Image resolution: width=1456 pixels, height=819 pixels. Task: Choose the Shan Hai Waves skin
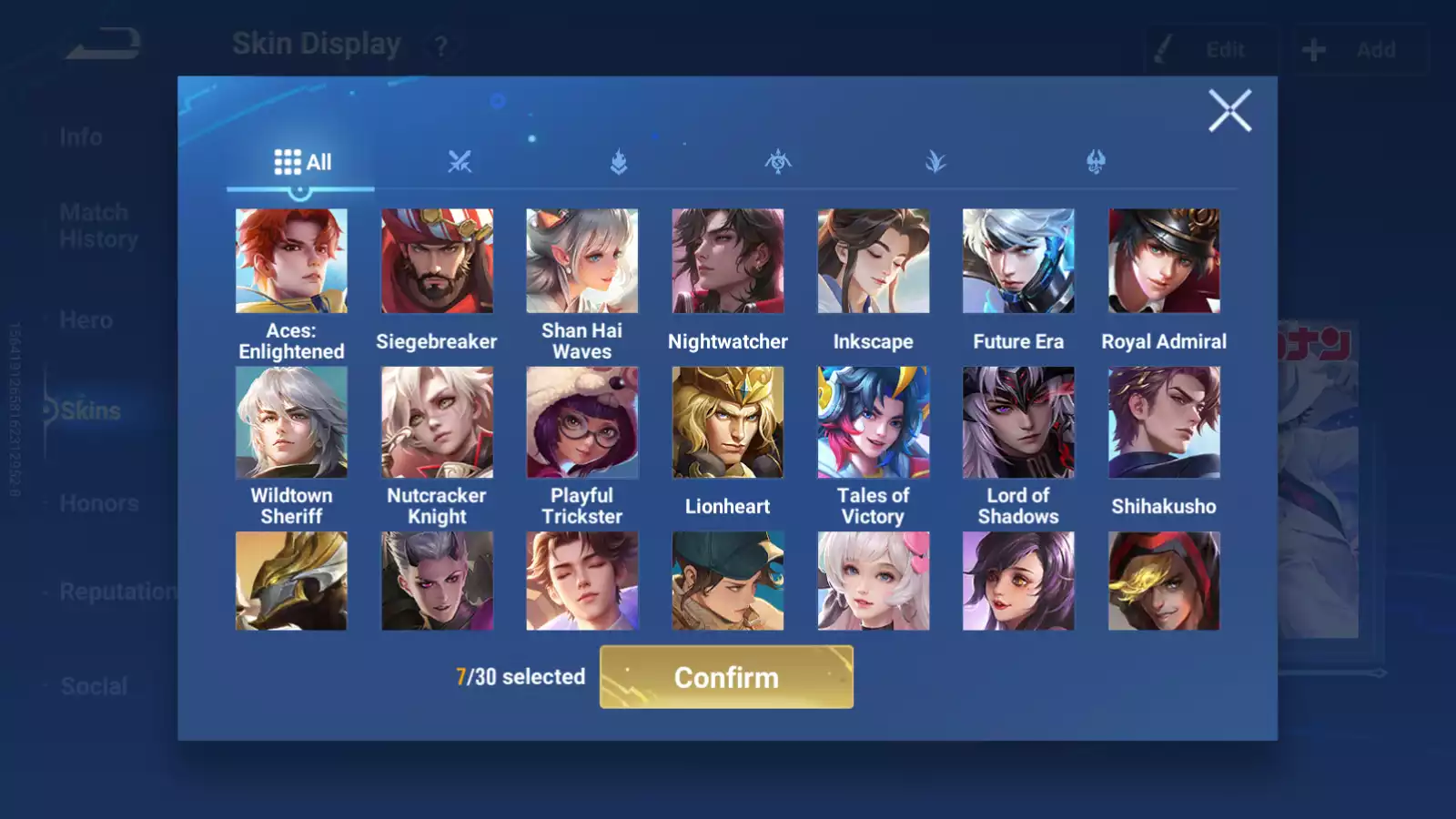pyautogui.click(x=582, y=261)
